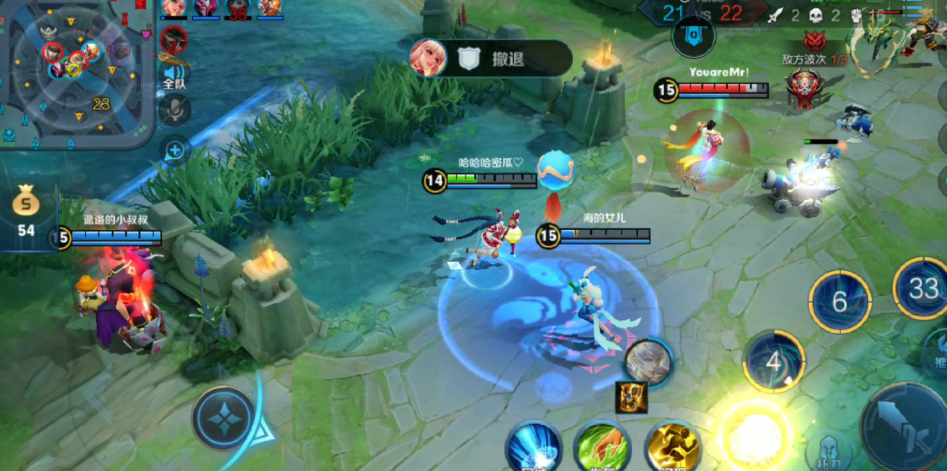Select the skill on 33-second cooldown
Image resolution: width=947 pixels, height=471 pixels.
920,288
